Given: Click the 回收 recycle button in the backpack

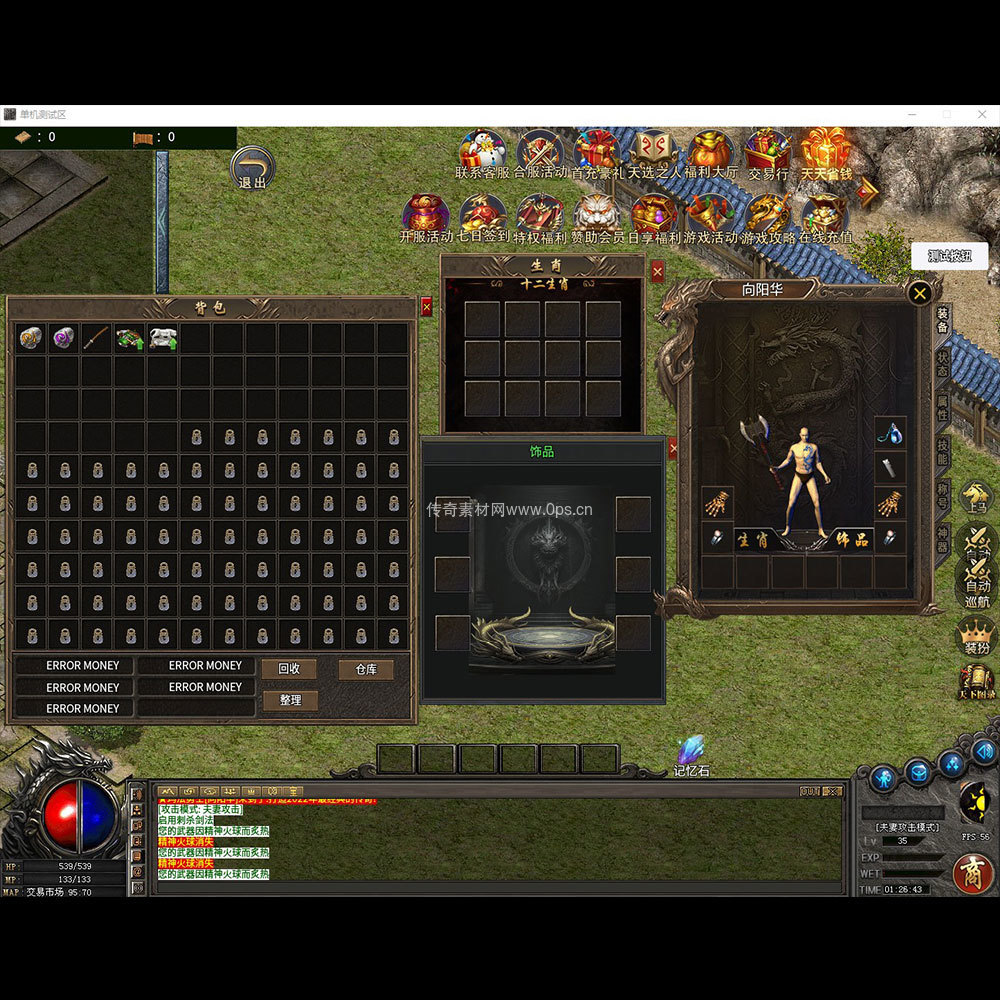Looking at the screenshot, I should click(289, 669).
